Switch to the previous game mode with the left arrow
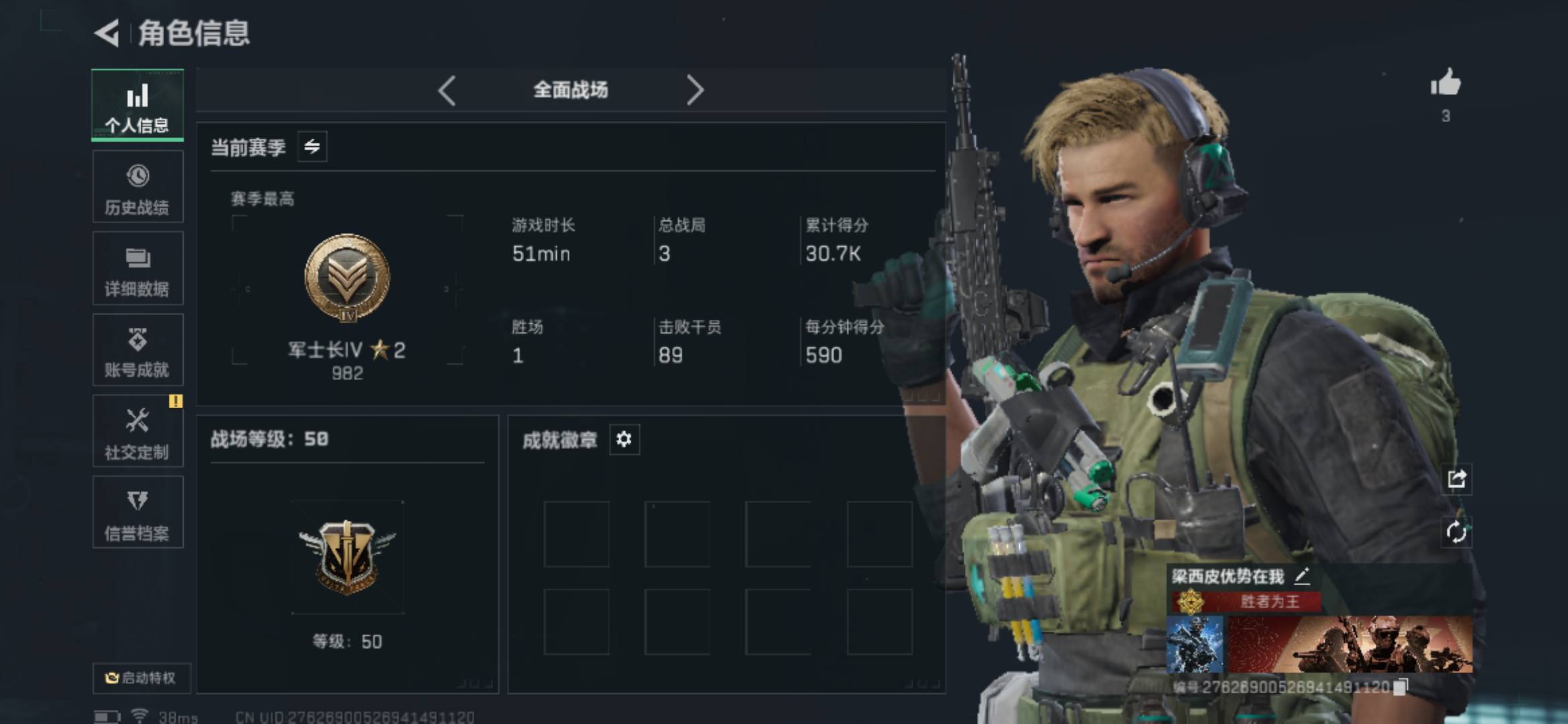The image size is (1568, 724). point(447,90)
